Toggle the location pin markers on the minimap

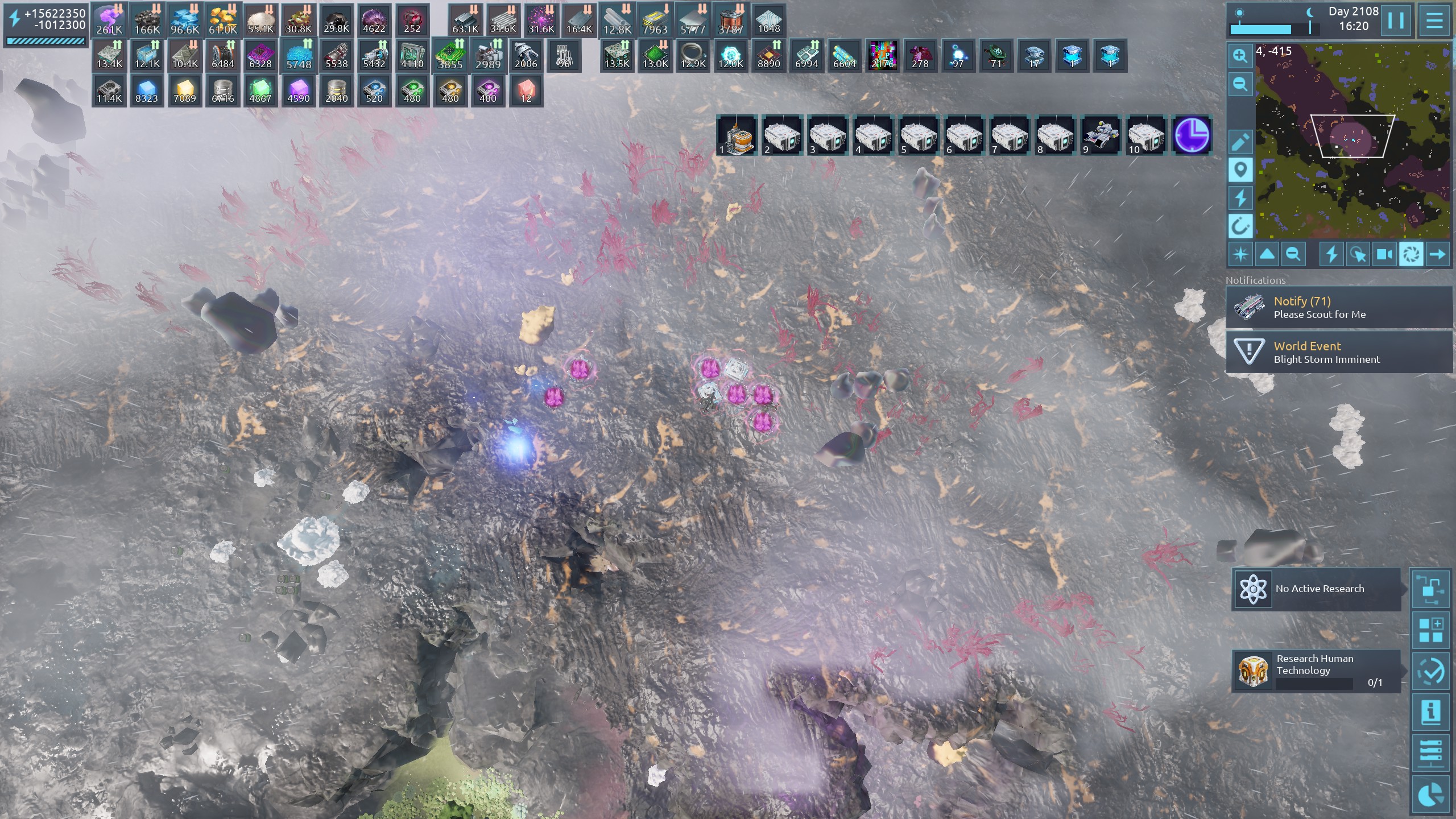[x=1240, y=170]
